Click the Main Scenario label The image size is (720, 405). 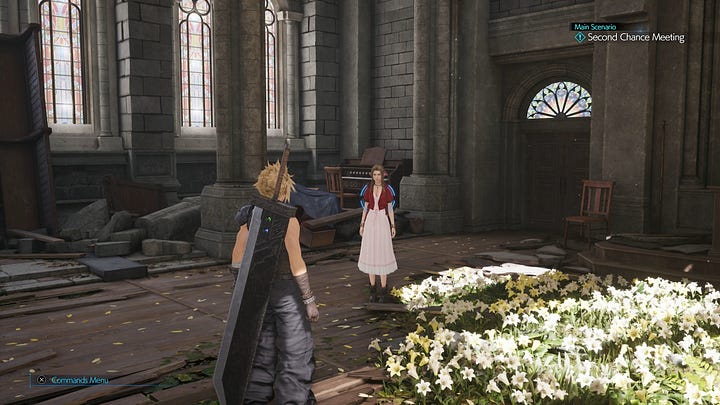point(595,27)
